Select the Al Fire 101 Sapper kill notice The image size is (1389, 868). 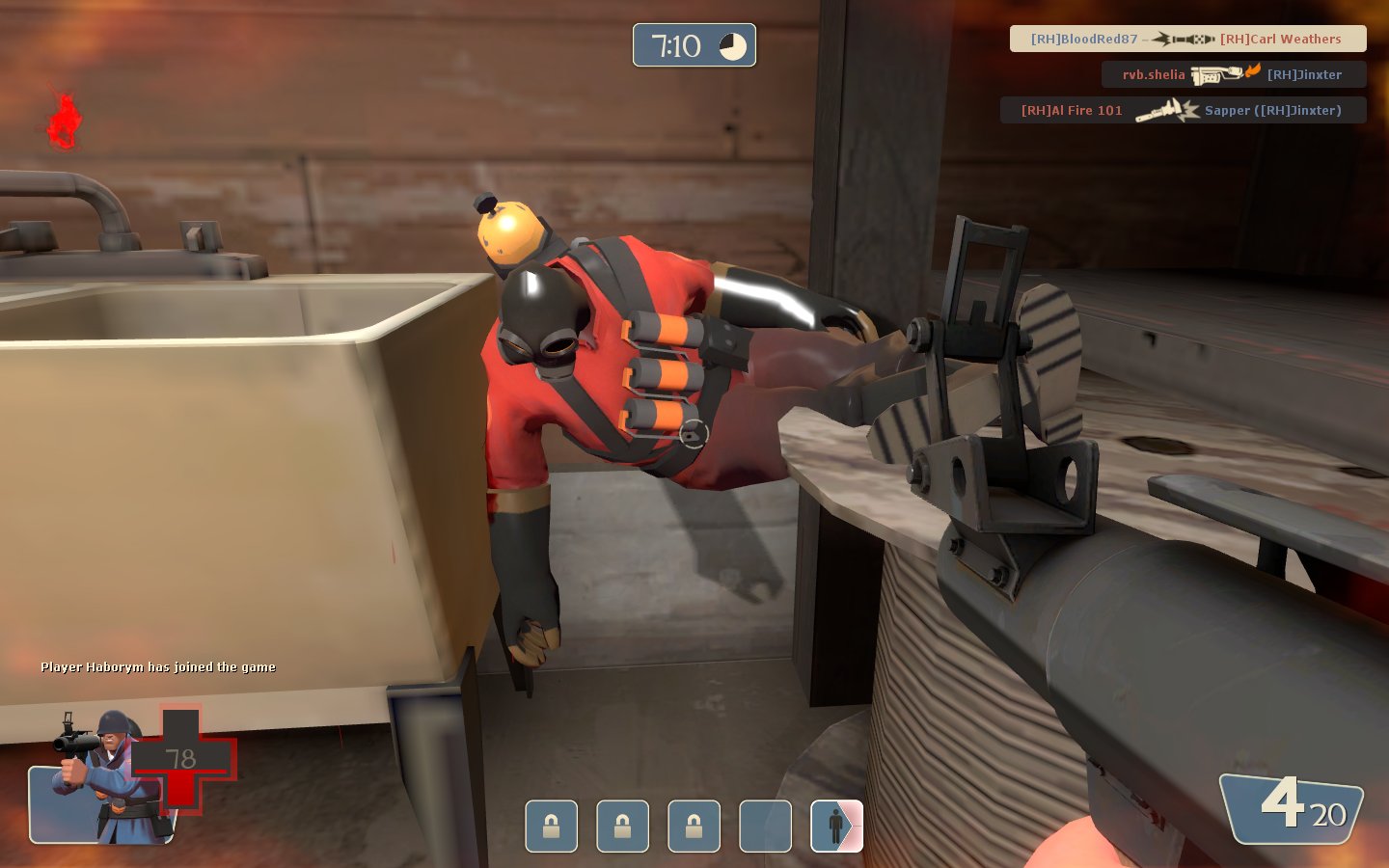tap(1183, 110)
